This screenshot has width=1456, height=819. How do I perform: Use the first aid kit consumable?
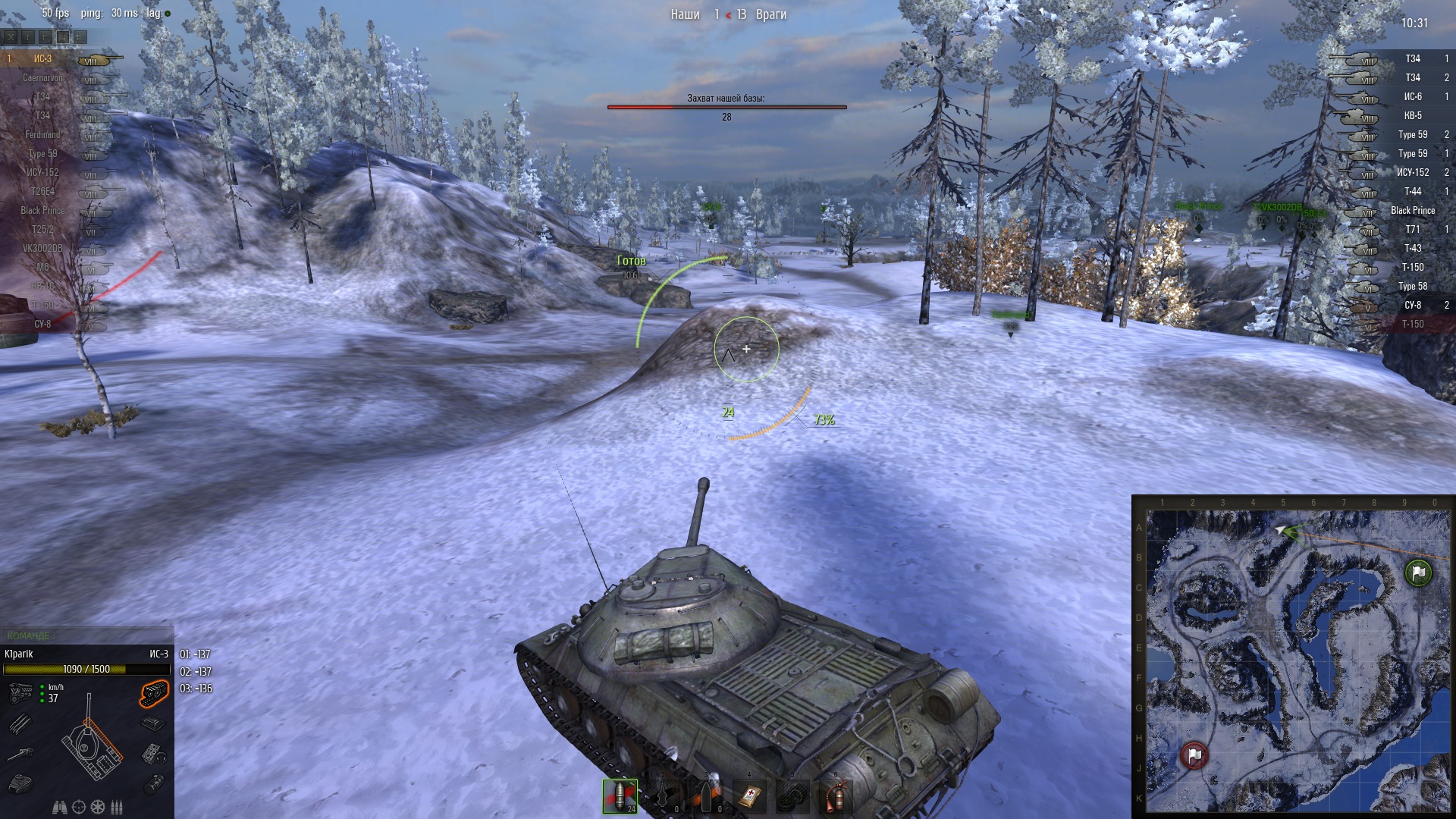click(749, 795)
